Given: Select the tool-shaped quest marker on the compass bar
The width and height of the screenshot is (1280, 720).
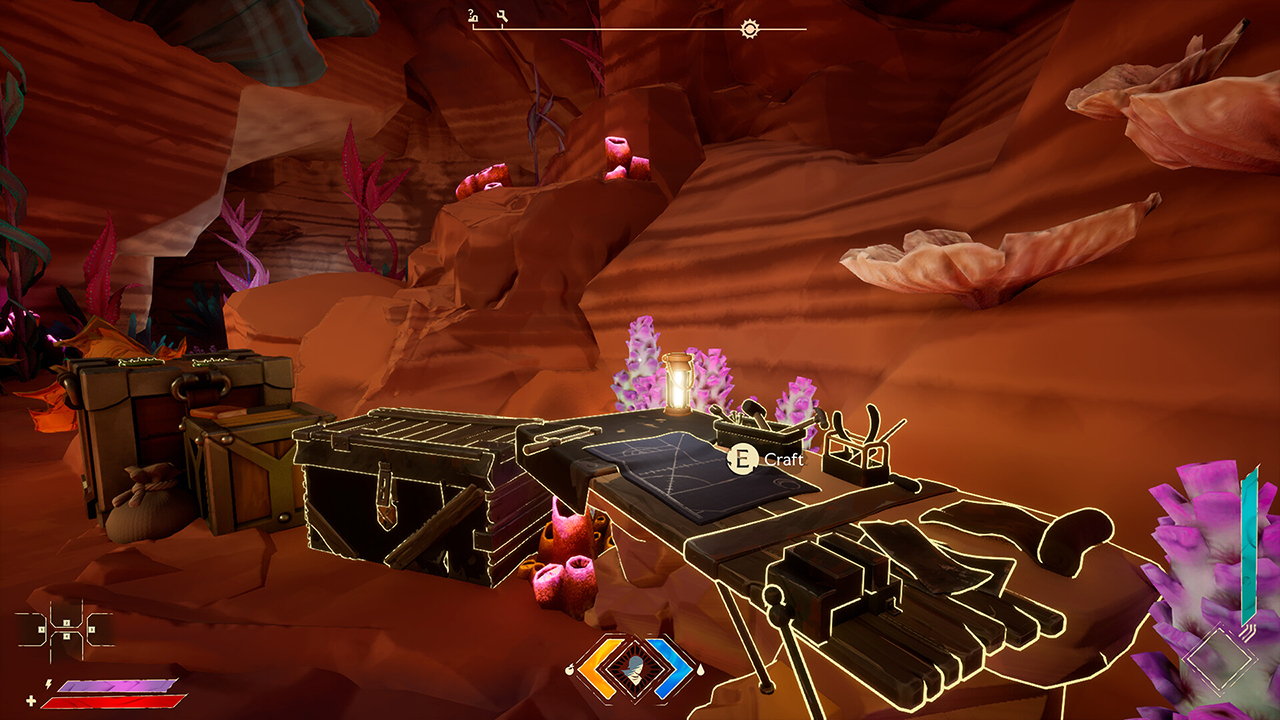Looking at the screenshot, I should click(x=502, y=15).
